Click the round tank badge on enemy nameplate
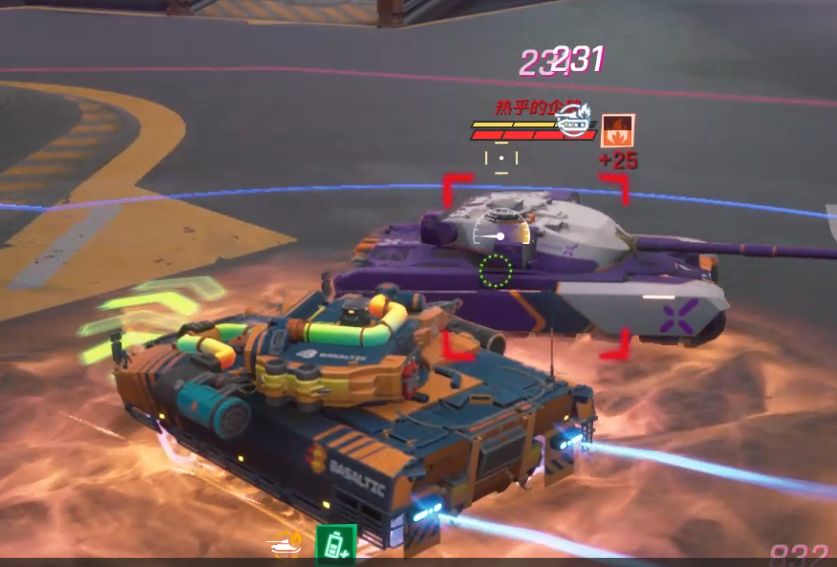Screen dimensions: 837x567 click(x=574, y=122)
